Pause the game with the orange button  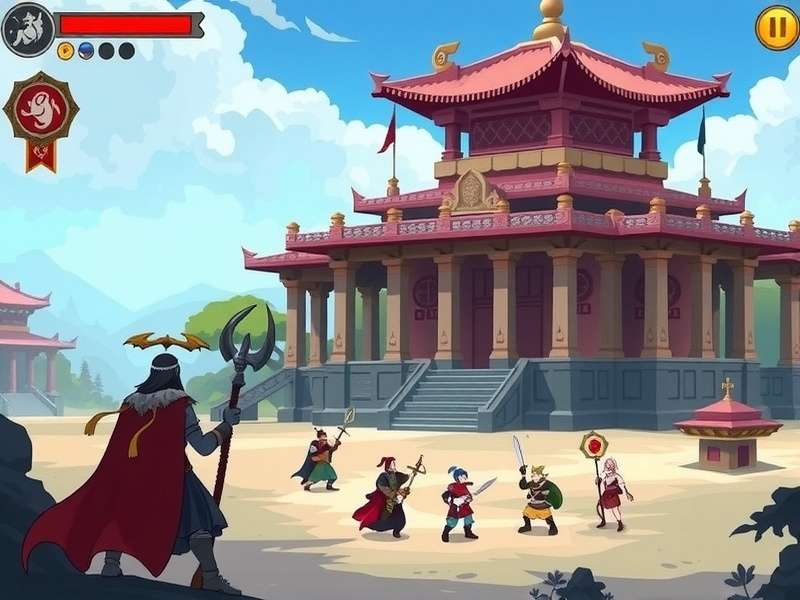pyautogui.click(x=776, y=27)
